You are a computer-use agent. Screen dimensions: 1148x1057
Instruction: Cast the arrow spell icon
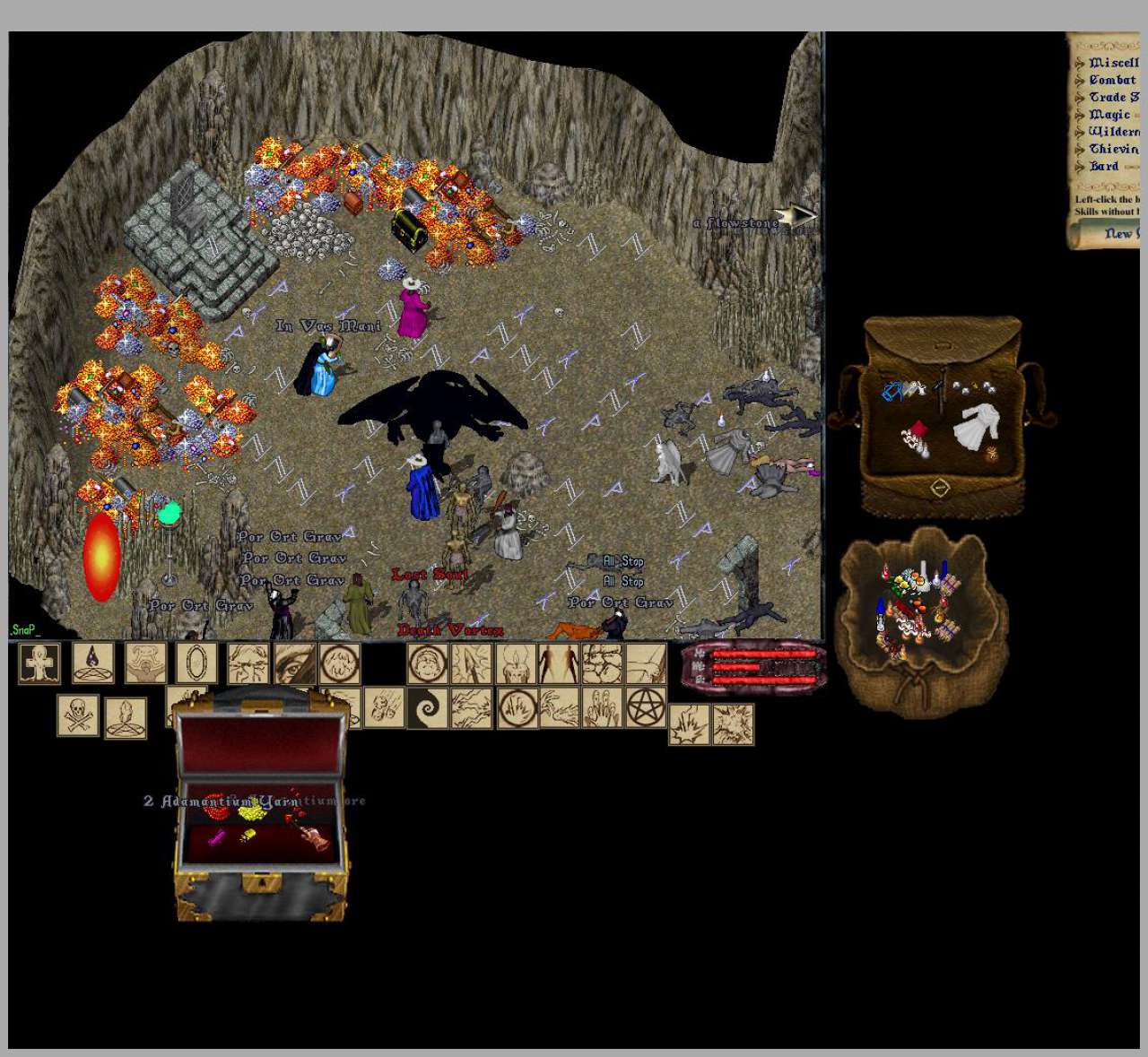(x=472, y=664)
